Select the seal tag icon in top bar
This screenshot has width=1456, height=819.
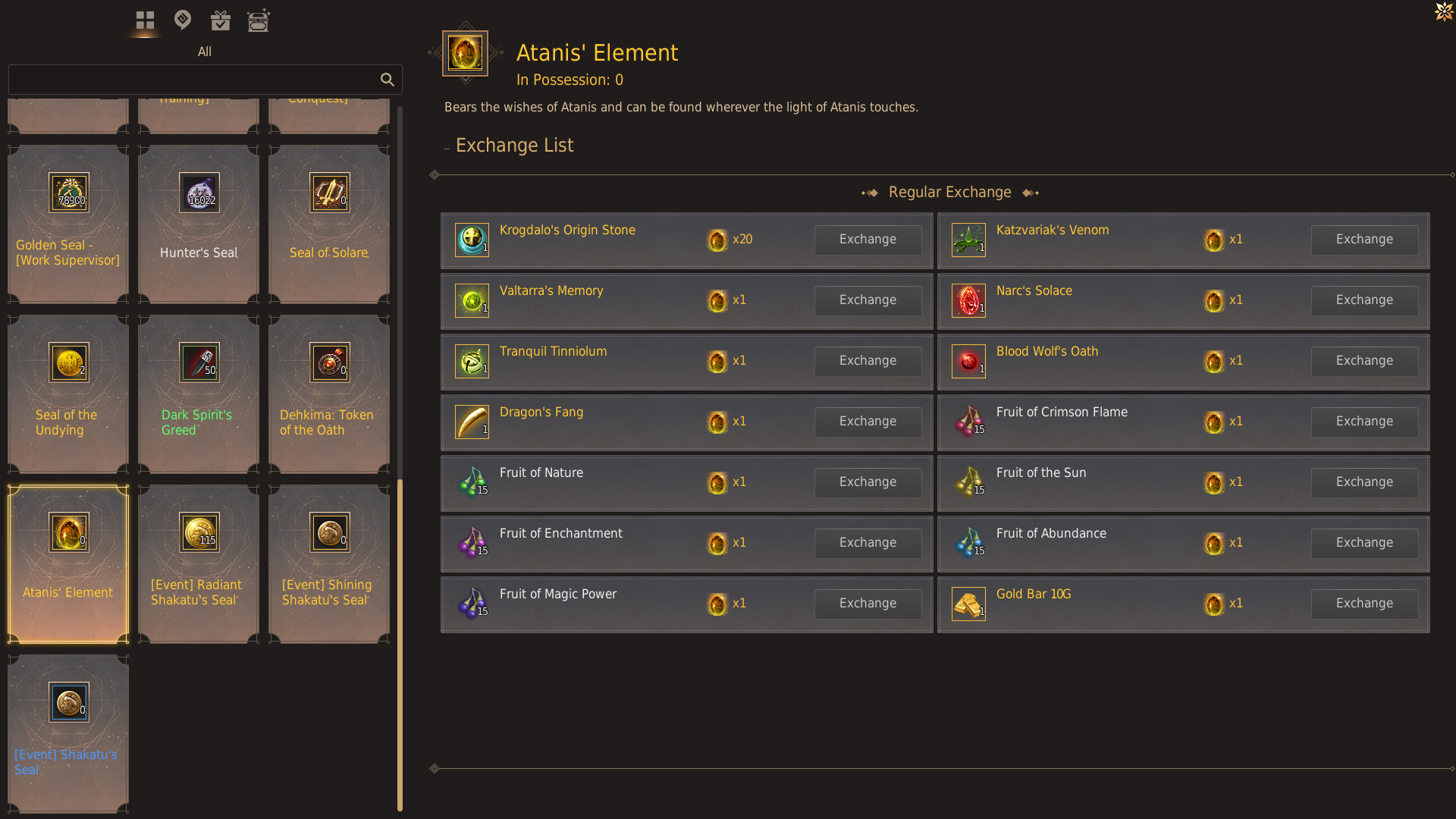pyautogui.click(x=182, y=20)
